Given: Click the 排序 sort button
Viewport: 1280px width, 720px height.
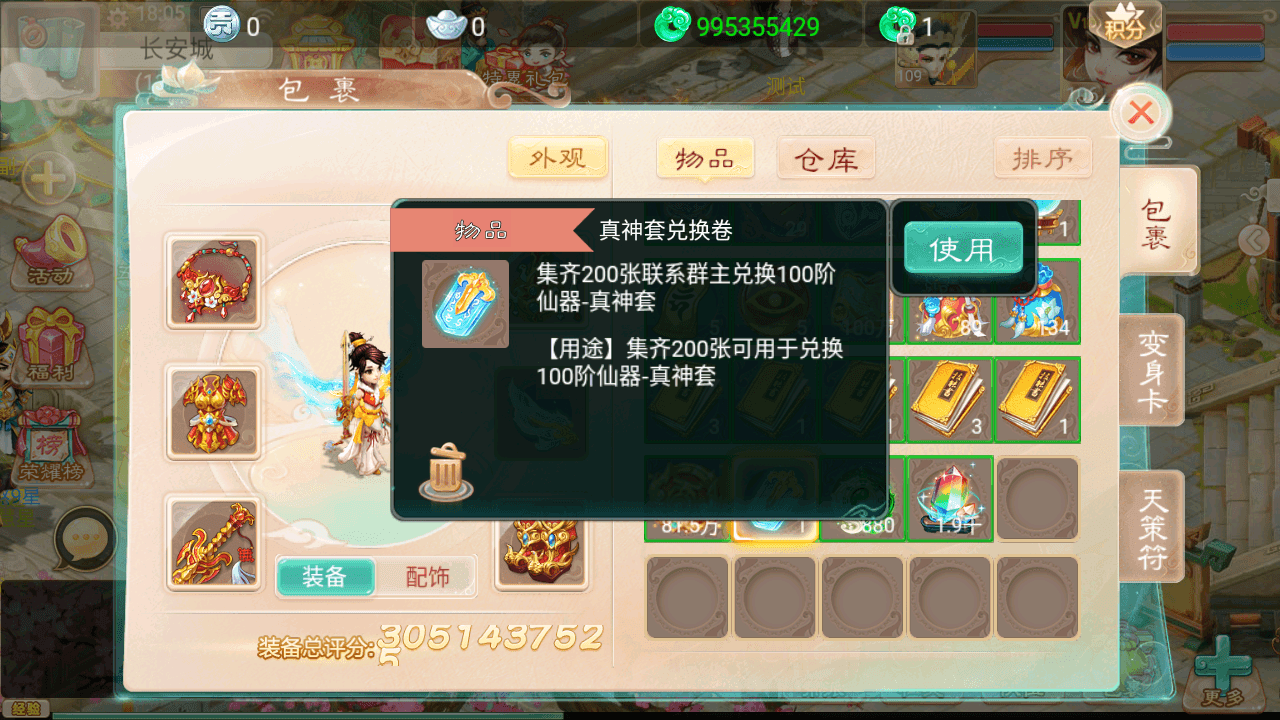Looking at the screenshot, I should pyautogui.click(x=1043, y=158).
